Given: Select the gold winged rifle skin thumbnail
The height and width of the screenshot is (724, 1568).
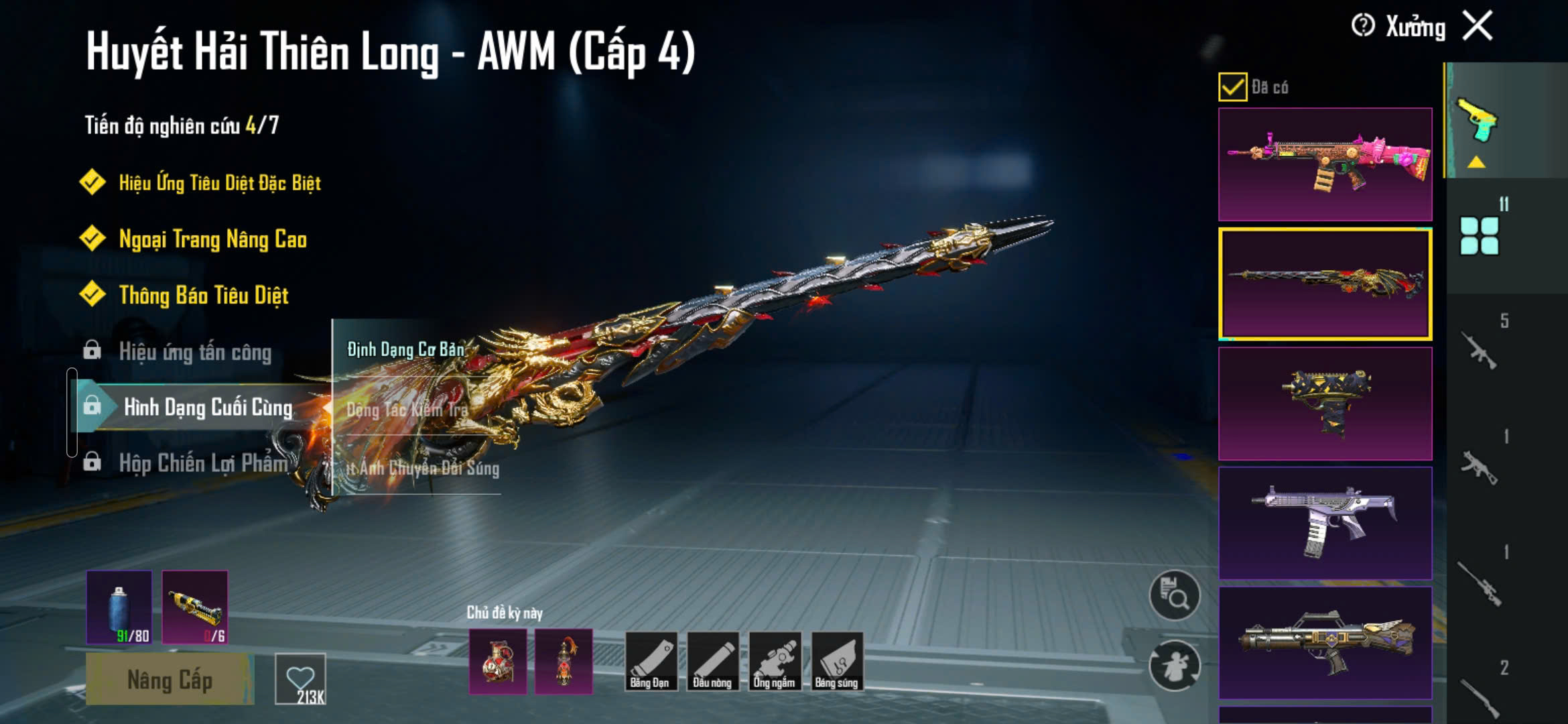Looking at the screenshot, I should 1325,642.
